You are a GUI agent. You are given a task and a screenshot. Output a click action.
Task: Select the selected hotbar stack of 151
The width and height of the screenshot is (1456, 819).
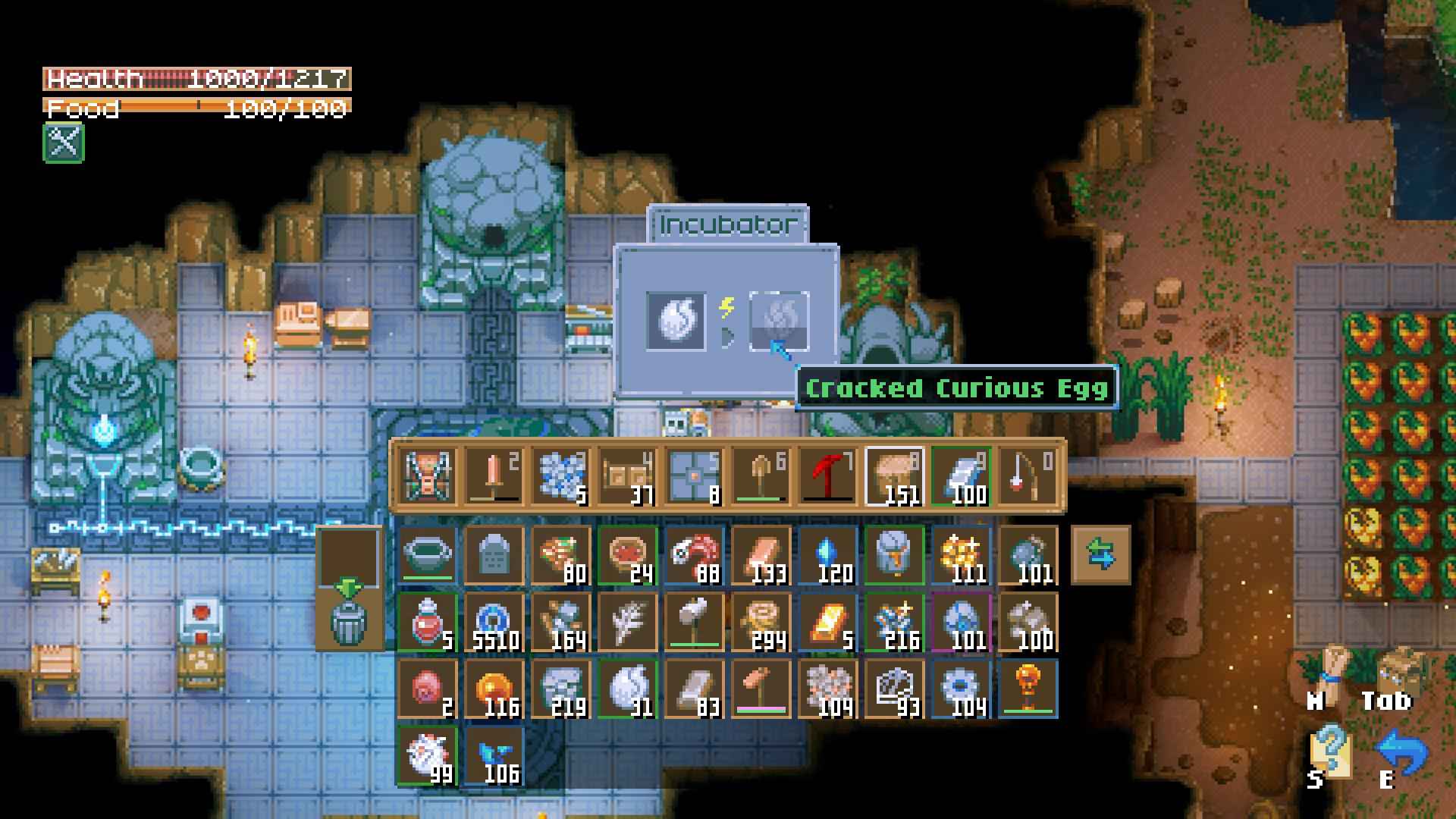pos(894,477)
